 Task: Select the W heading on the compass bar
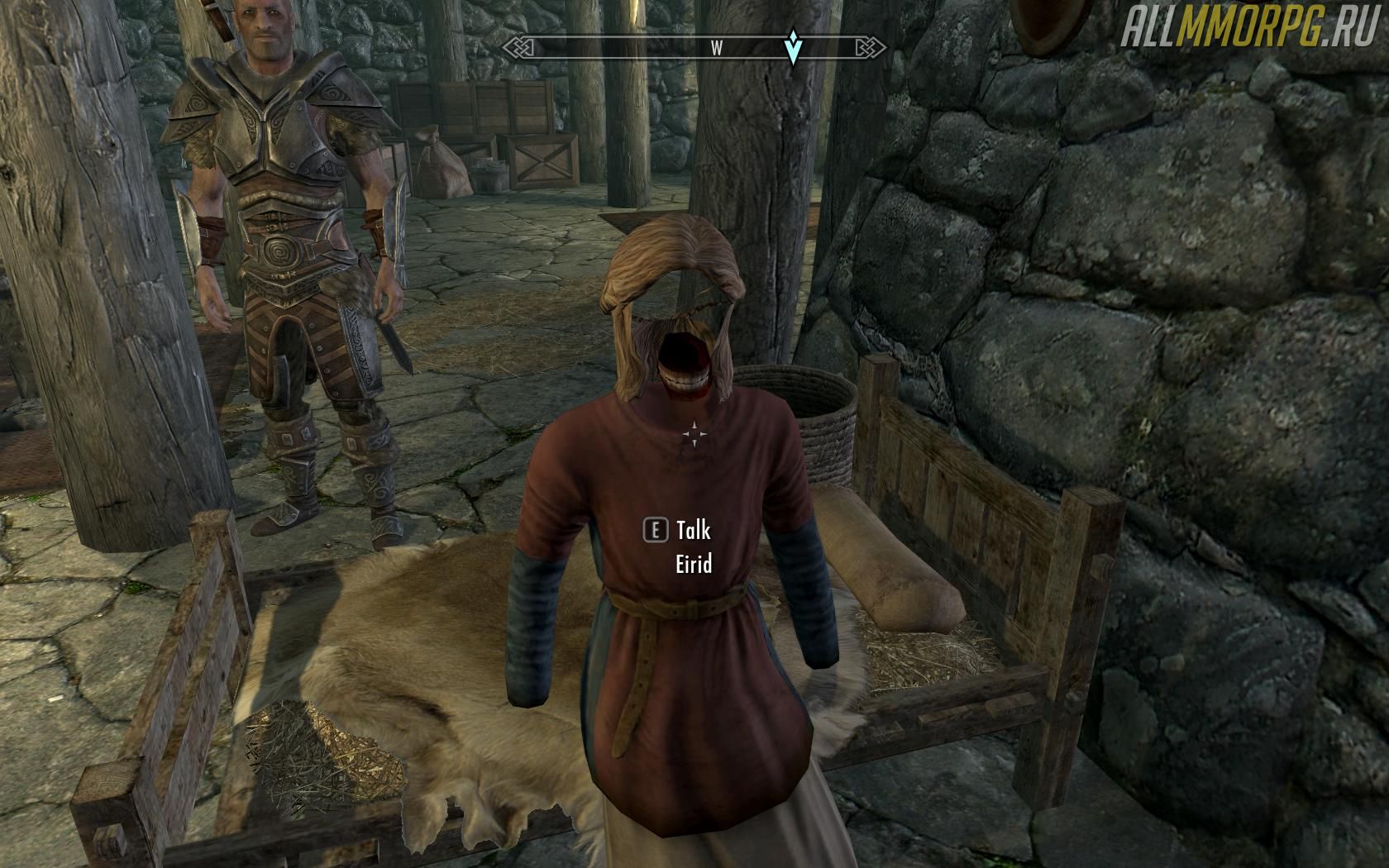(717, 49)
